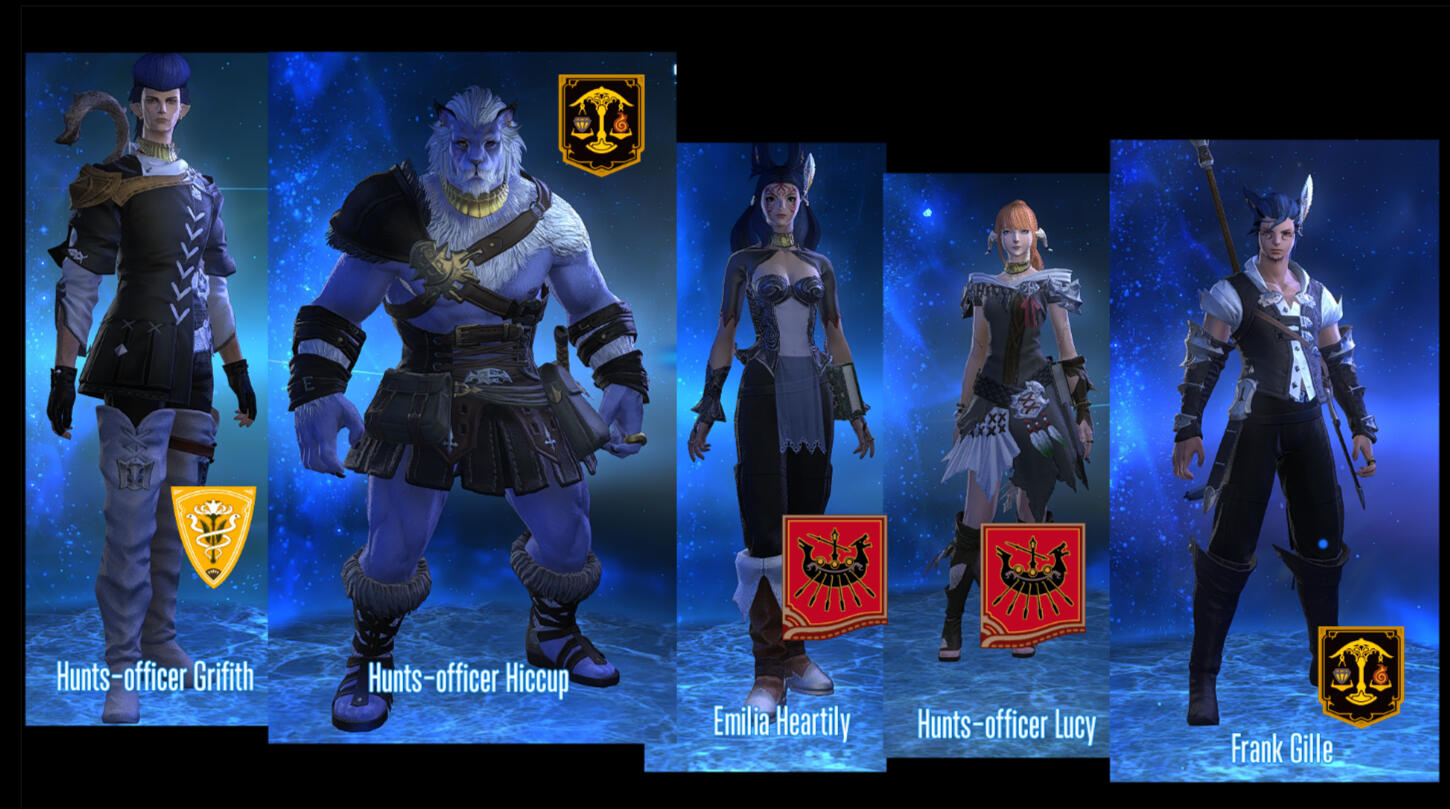1450x809 pixels.
Task: Choose the Hunts-officer Hiccup portrait
Action: (x=470, y=400)
